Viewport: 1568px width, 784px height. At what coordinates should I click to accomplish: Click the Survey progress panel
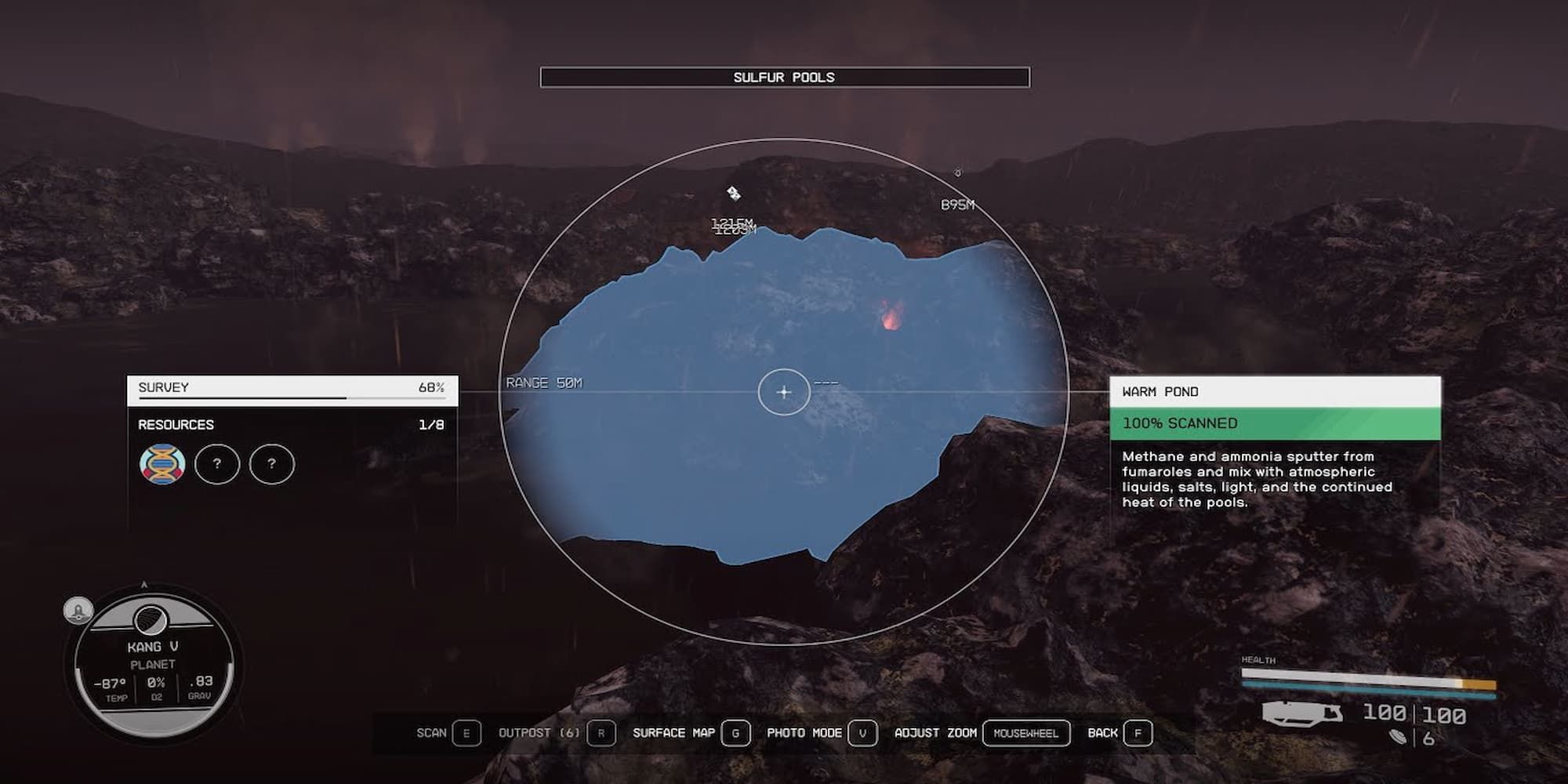click(292, 390)
